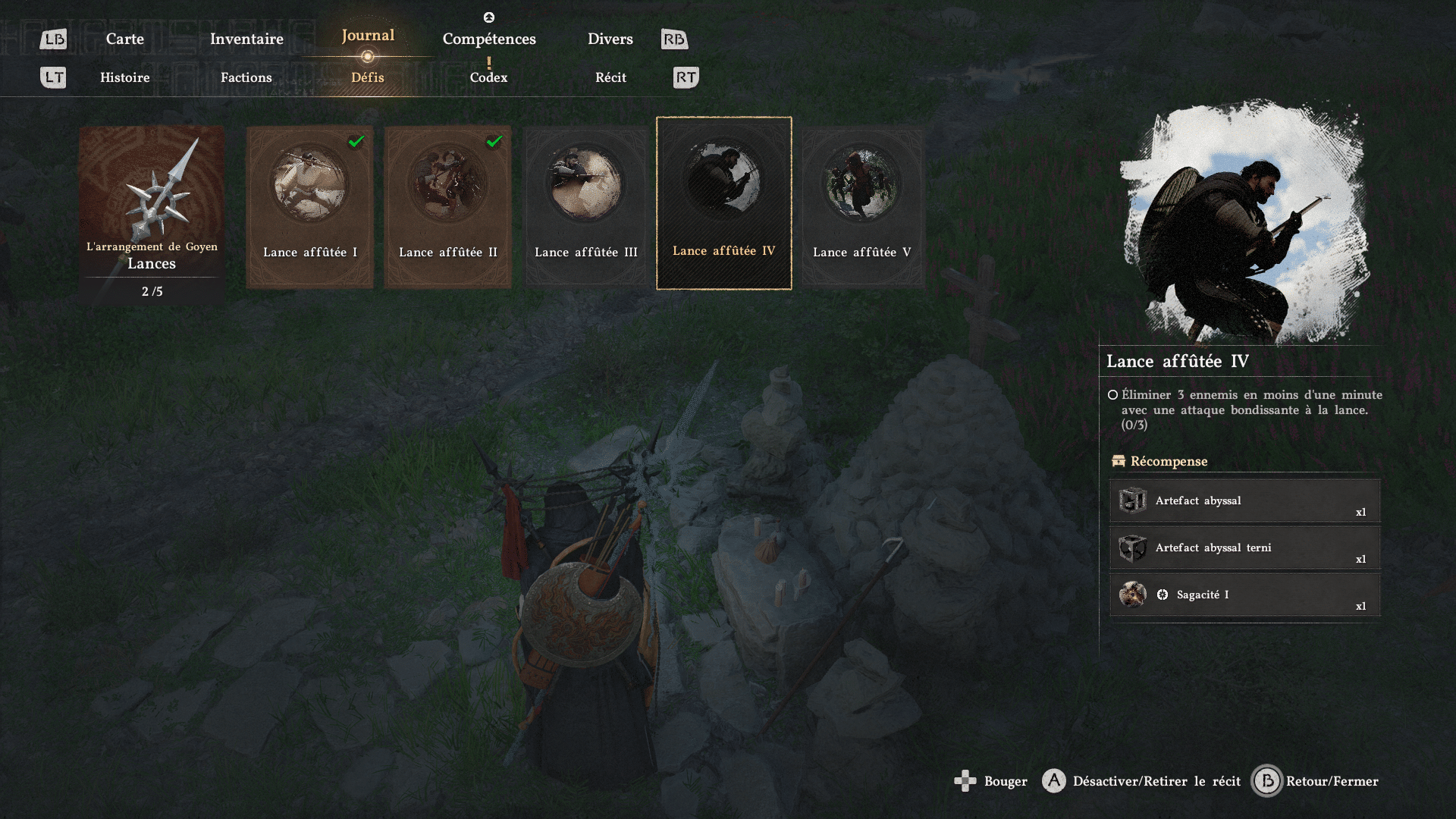Show the Histoire journal section
The height and width of the screenshot is (819, 1456).
tap(125, 77)
